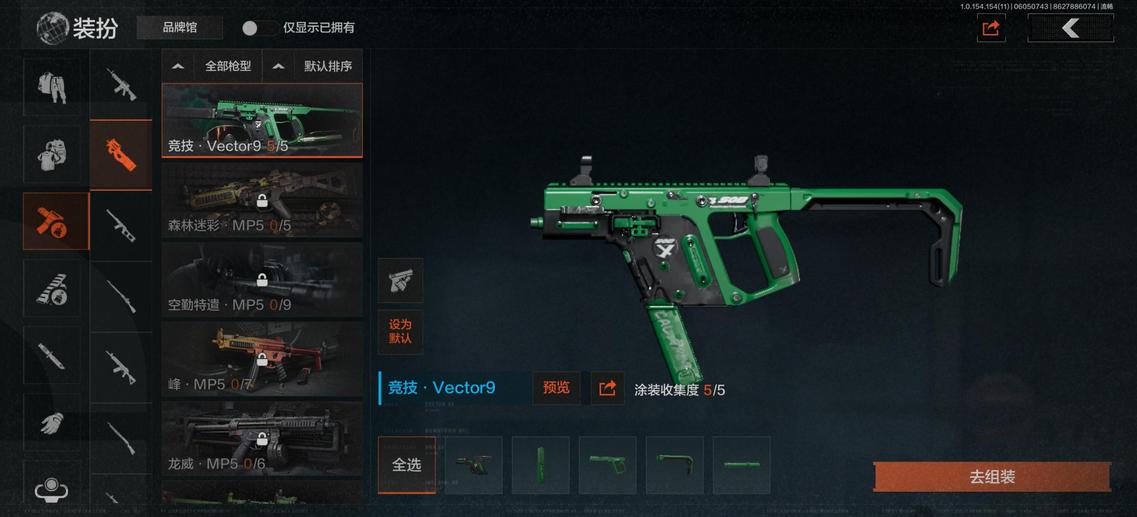Select the green magazine part thumbnail

[x=541, y=465]
